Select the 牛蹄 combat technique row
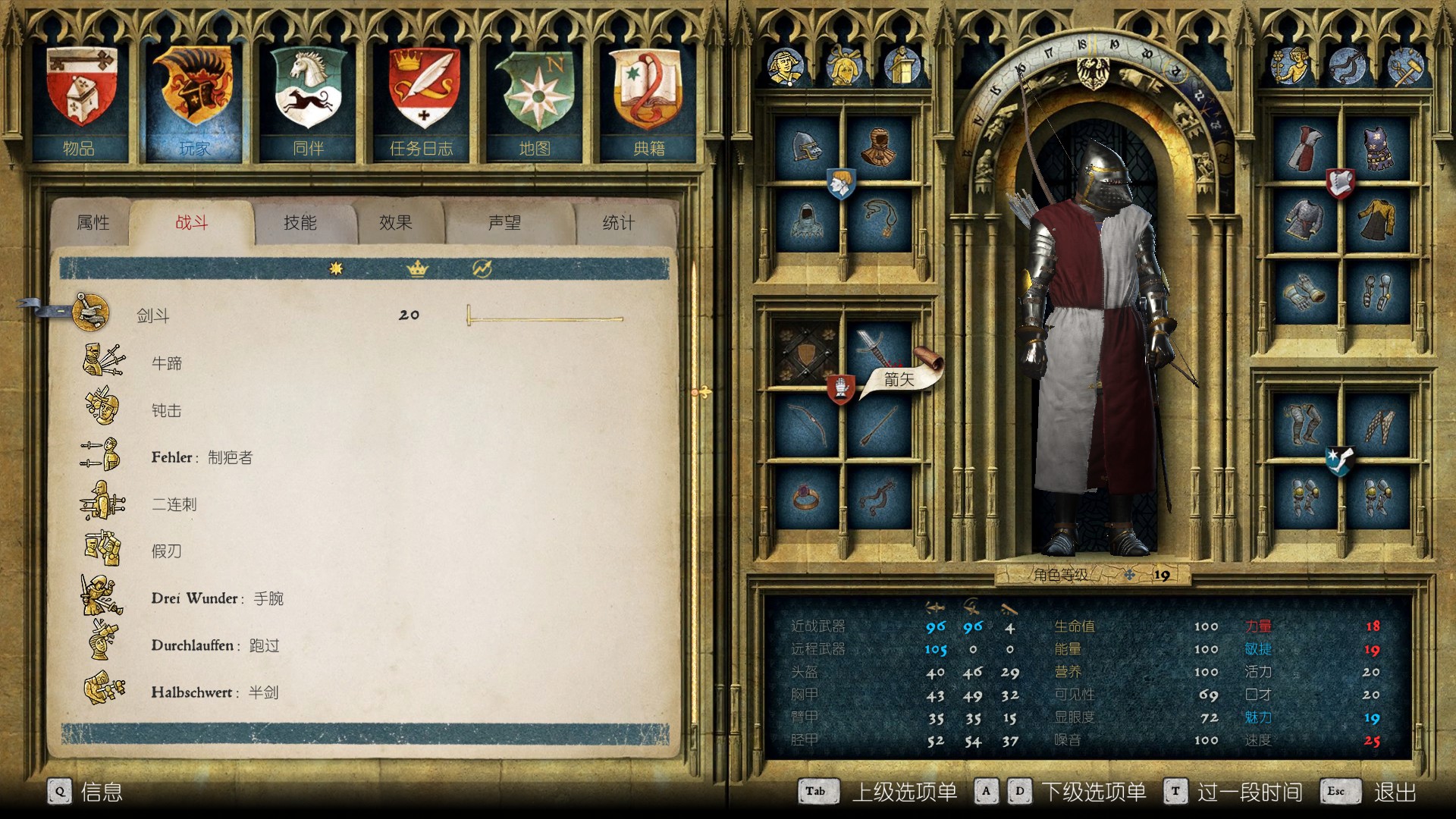1456x819 pixels. (167, 363)
